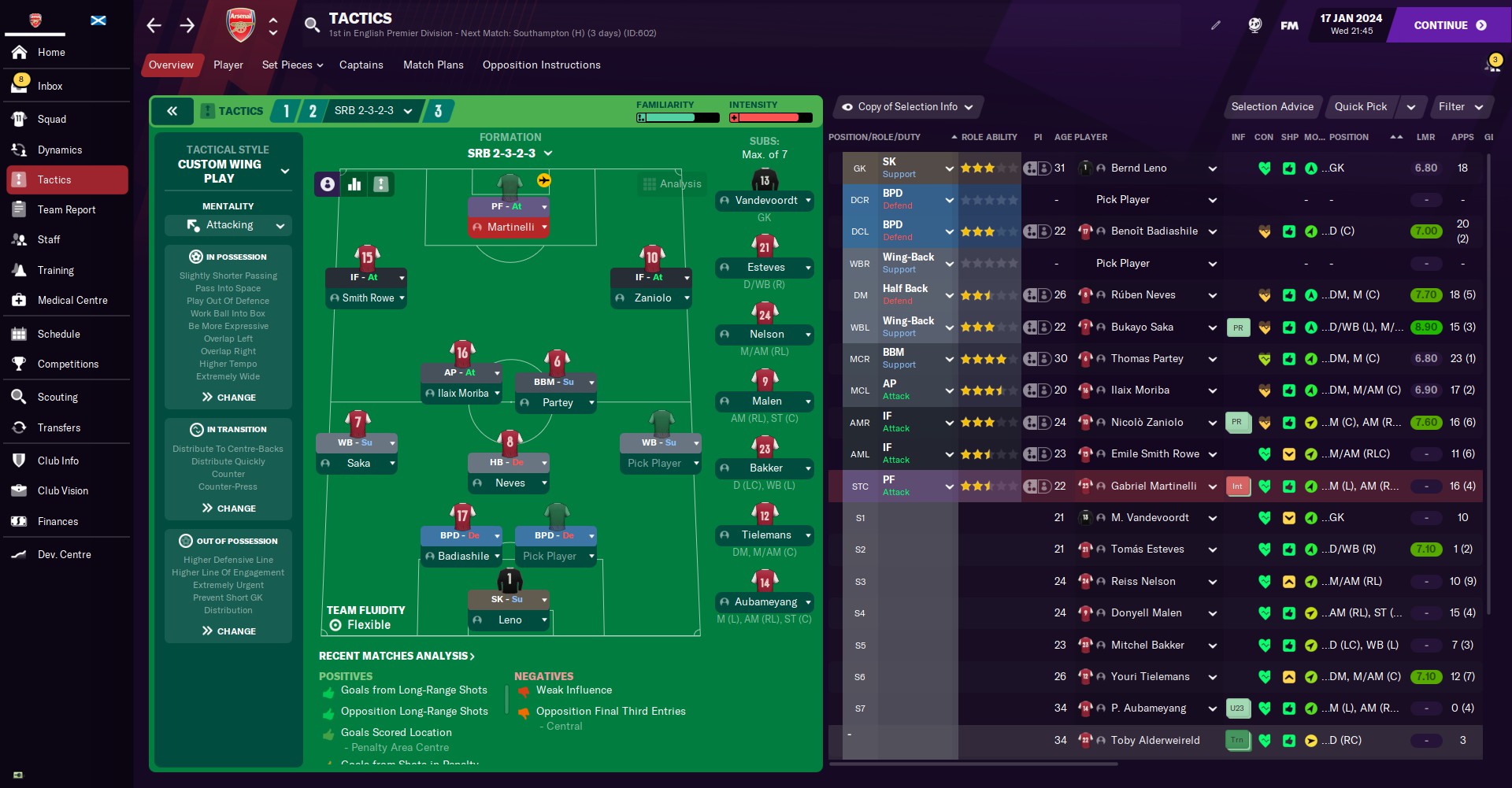Open the Opposition Instructions tab
The height and width of the screenshot is (788, 1512).
click(x=541, y=65)
